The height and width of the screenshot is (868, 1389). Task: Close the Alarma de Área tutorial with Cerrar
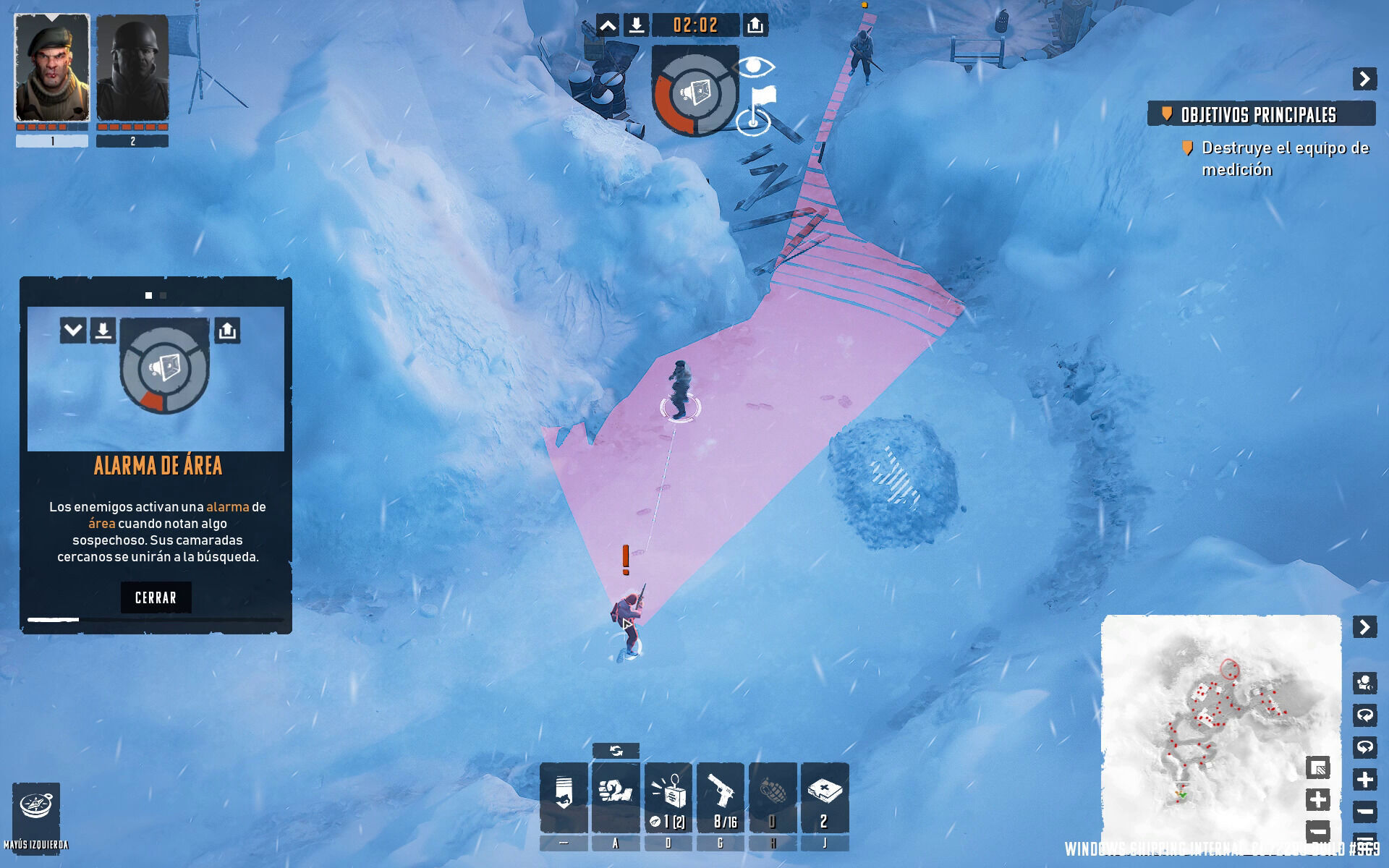pyautogui.click(x=156, y=597)
